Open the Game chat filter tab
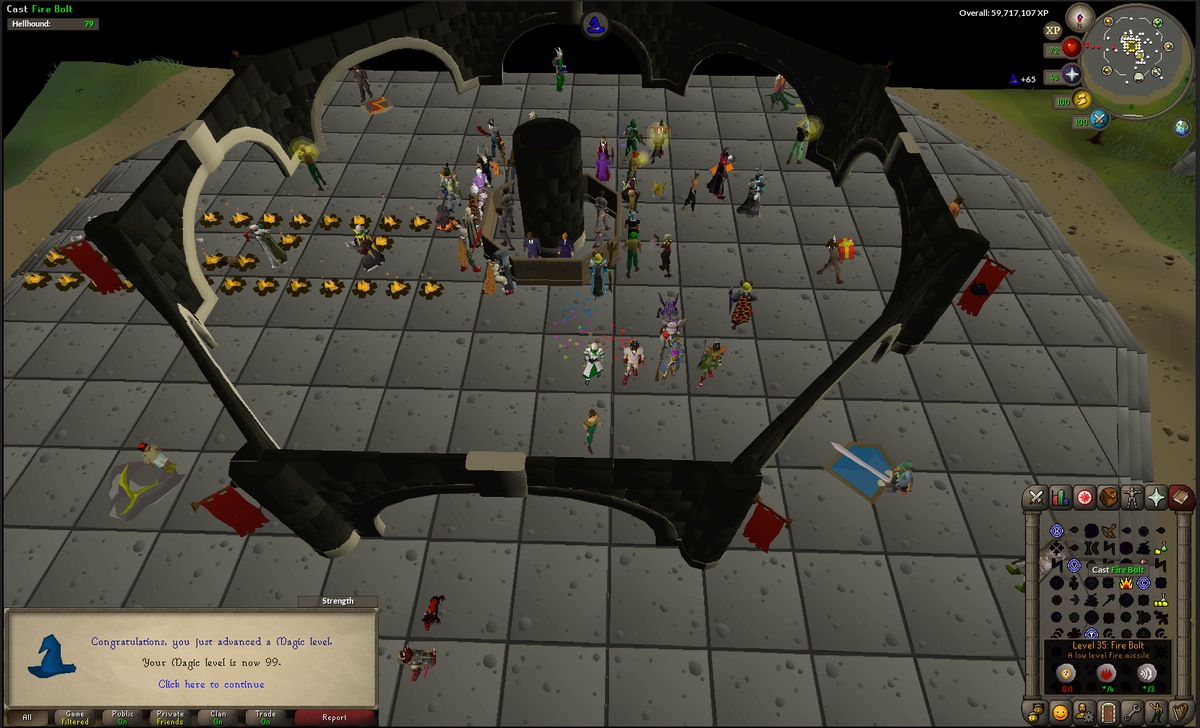1200x728 pixels. pyautogui.click(x=74, y=717)
